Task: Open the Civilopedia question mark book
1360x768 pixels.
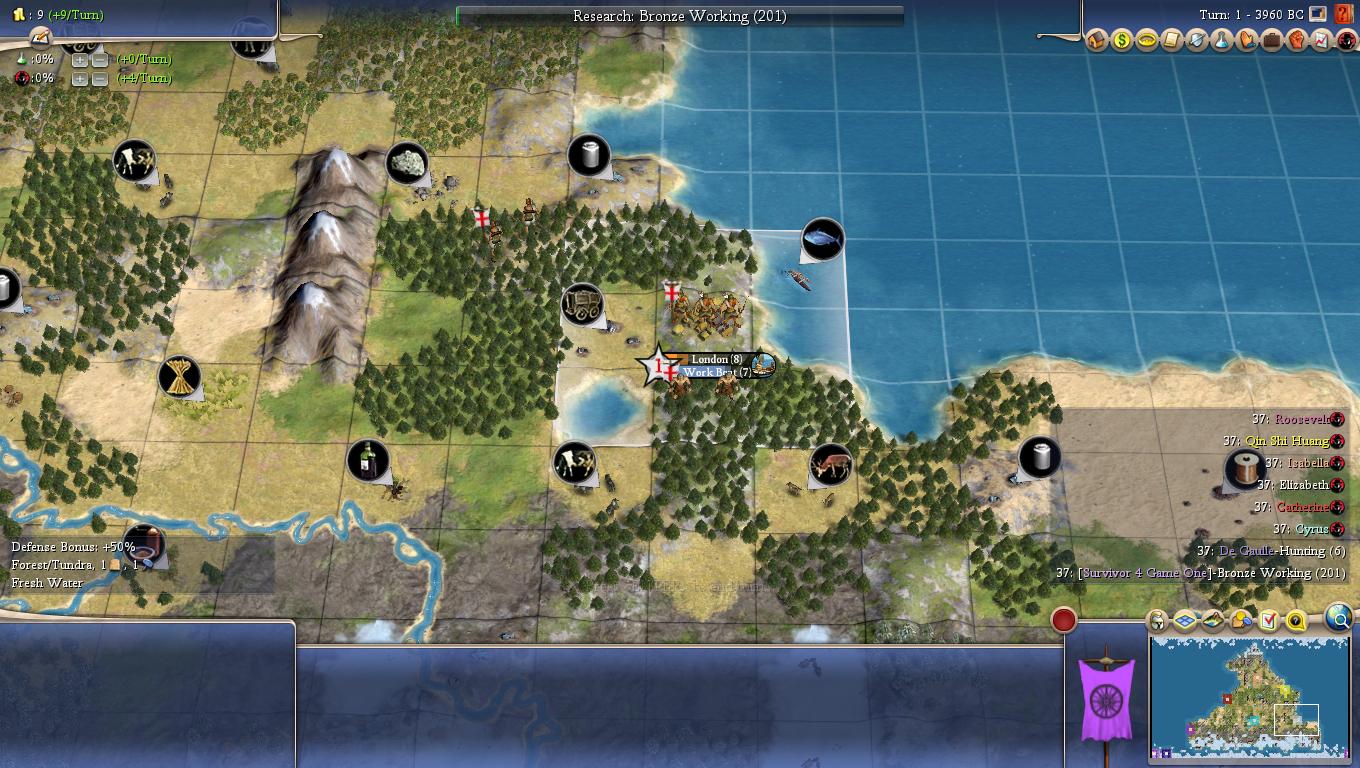Action: point(1343,15)
